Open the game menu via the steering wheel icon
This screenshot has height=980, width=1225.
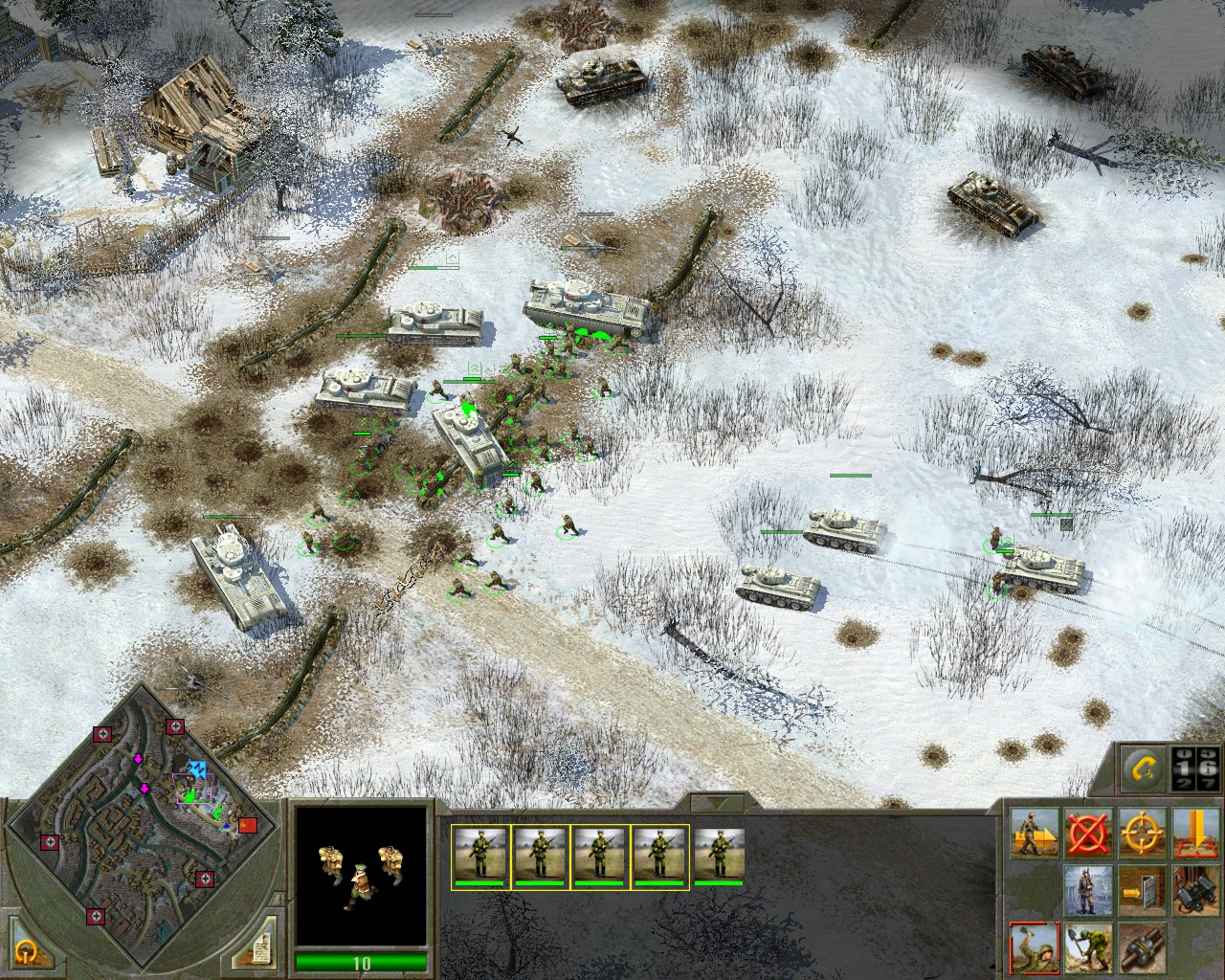point(27,955)
